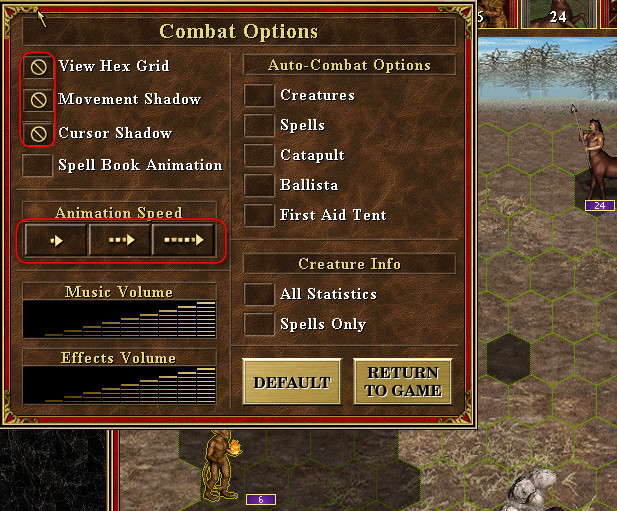617x511 pixels.
Task: Select the slowest animation speed button
Action: pos(56,240)
